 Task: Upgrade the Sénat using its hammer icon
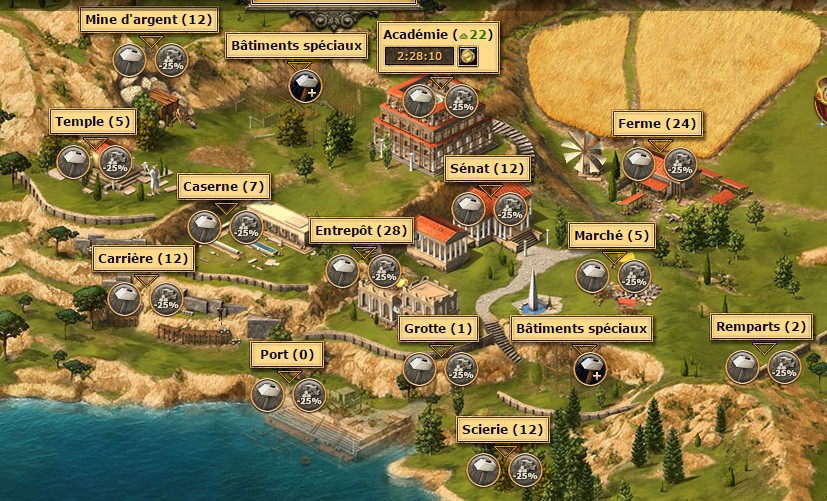click(x=467, y=208)
